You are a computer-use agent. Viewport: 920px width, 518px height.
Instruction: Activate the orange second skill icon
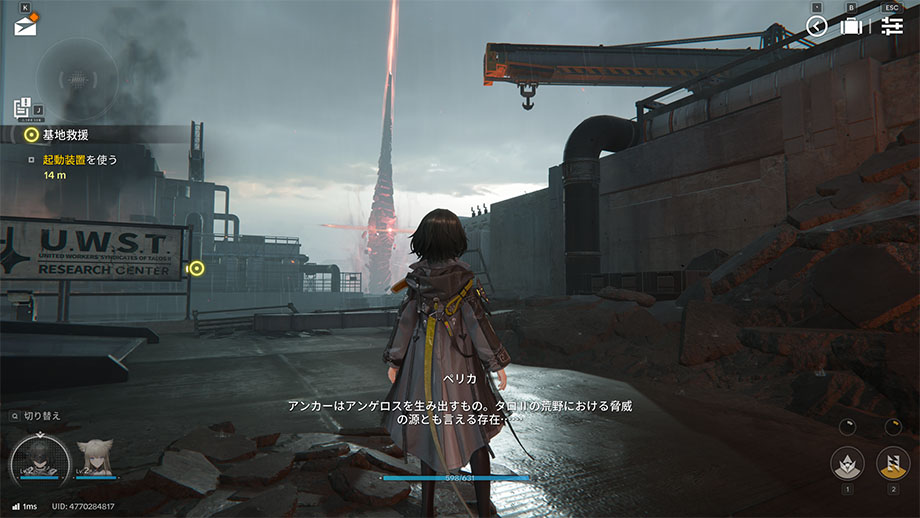[x=892, y=462]
